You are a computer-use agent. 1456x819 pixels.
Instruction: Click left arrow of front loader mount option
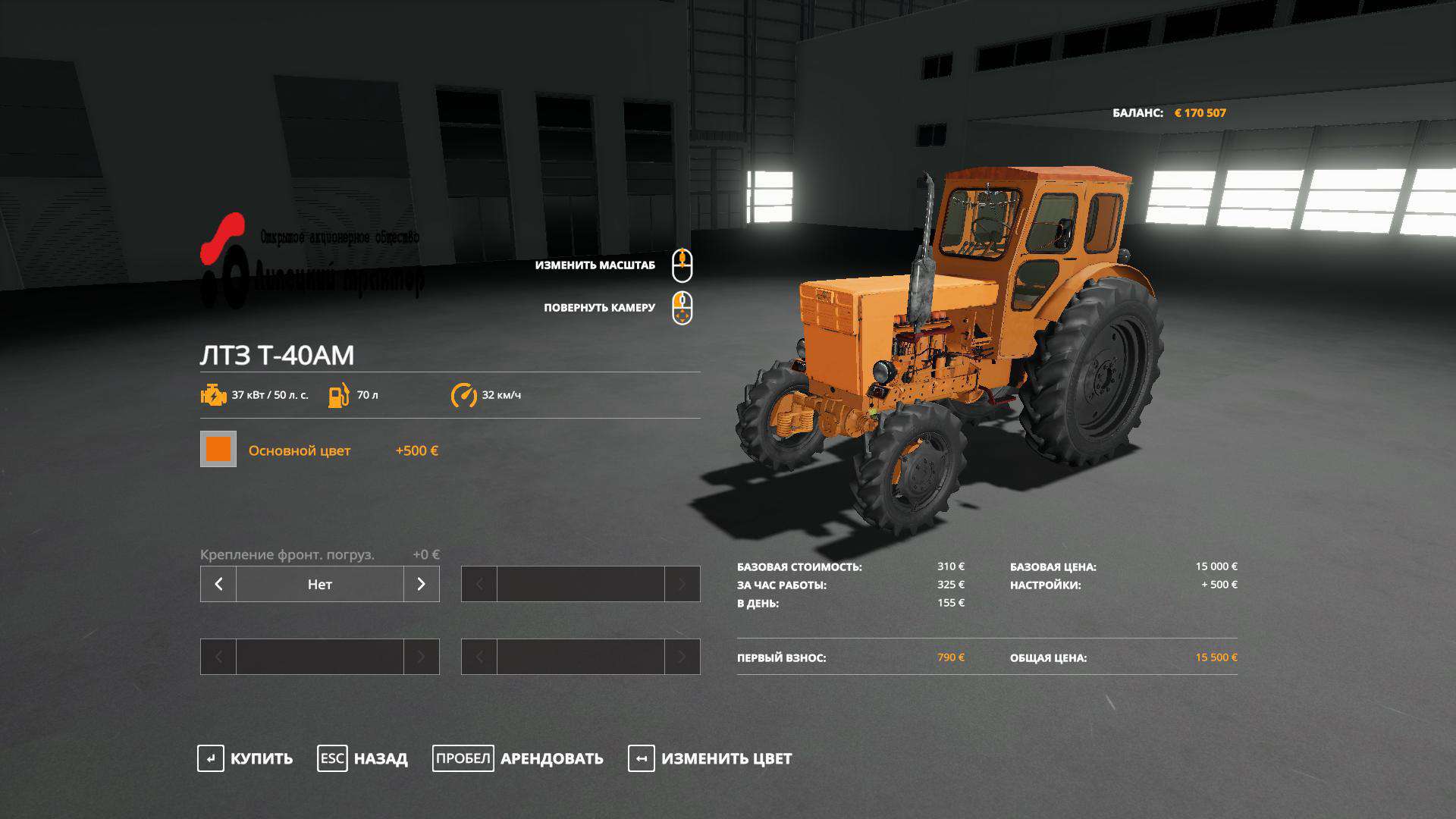point(218,584)
